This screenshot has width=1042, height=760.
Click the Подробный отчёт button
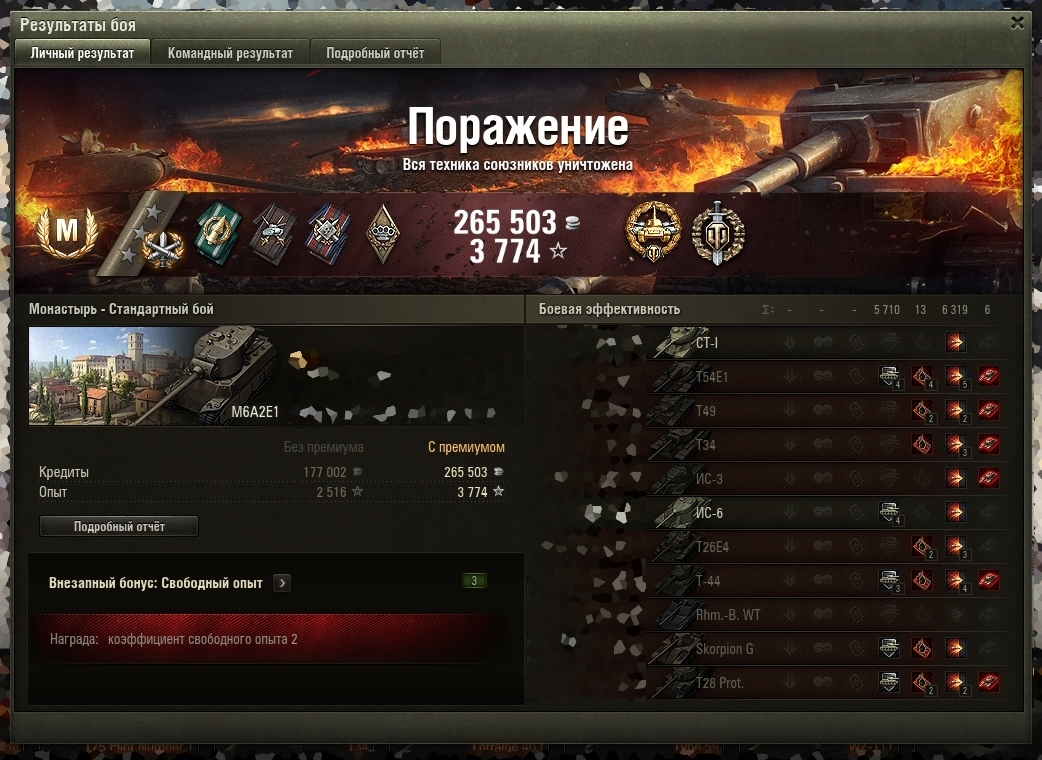tap(119, 526)
